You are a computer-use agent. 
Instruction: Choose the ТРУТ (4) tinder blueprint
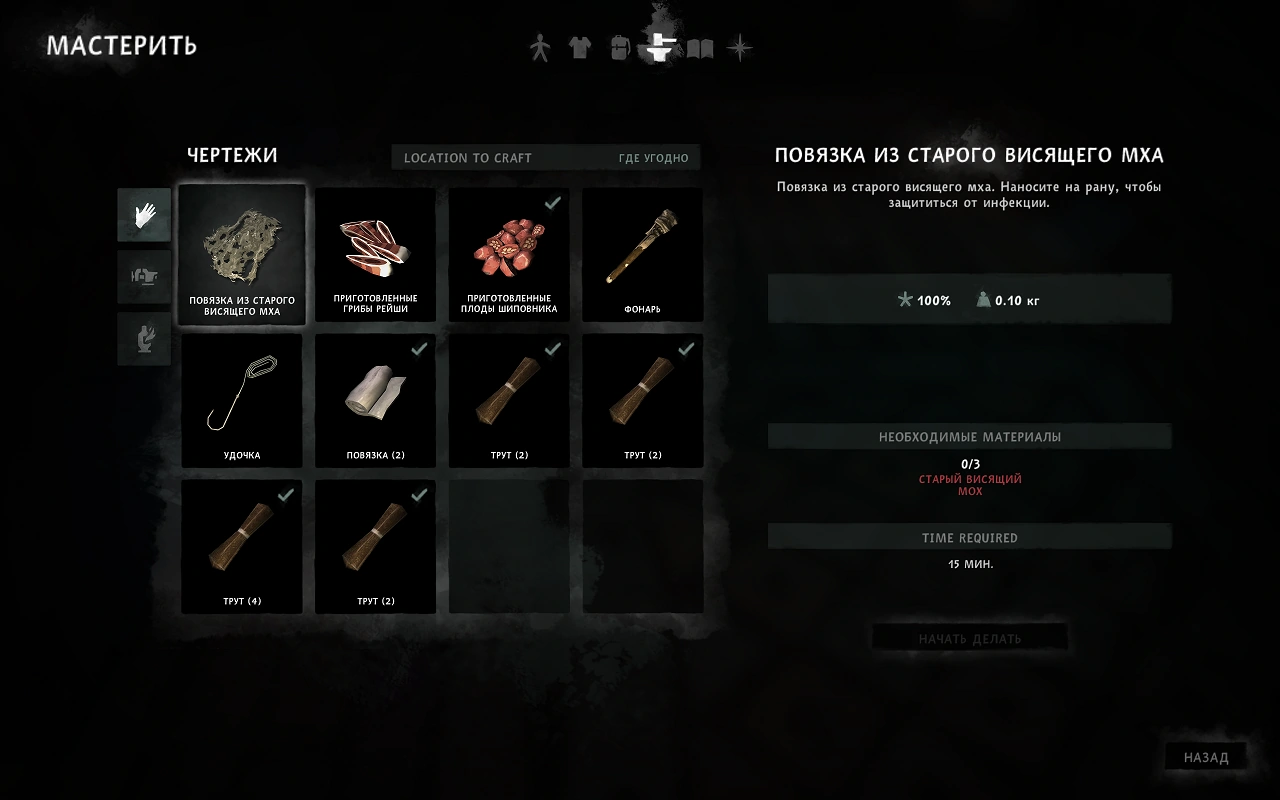coord(242,546)
